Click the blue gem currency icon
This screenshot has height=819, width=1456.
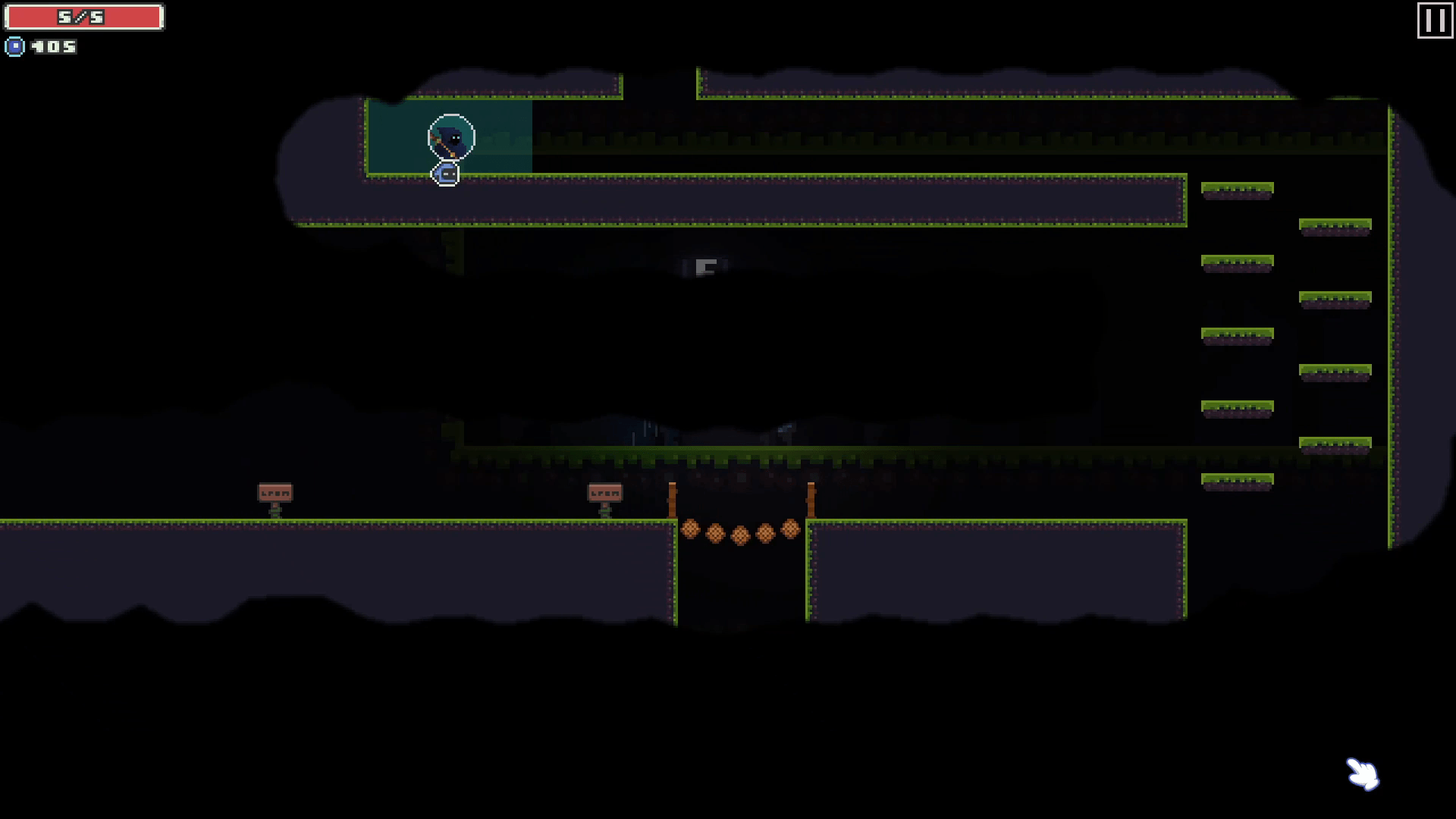pyautogui.click(x=14, y=46)
